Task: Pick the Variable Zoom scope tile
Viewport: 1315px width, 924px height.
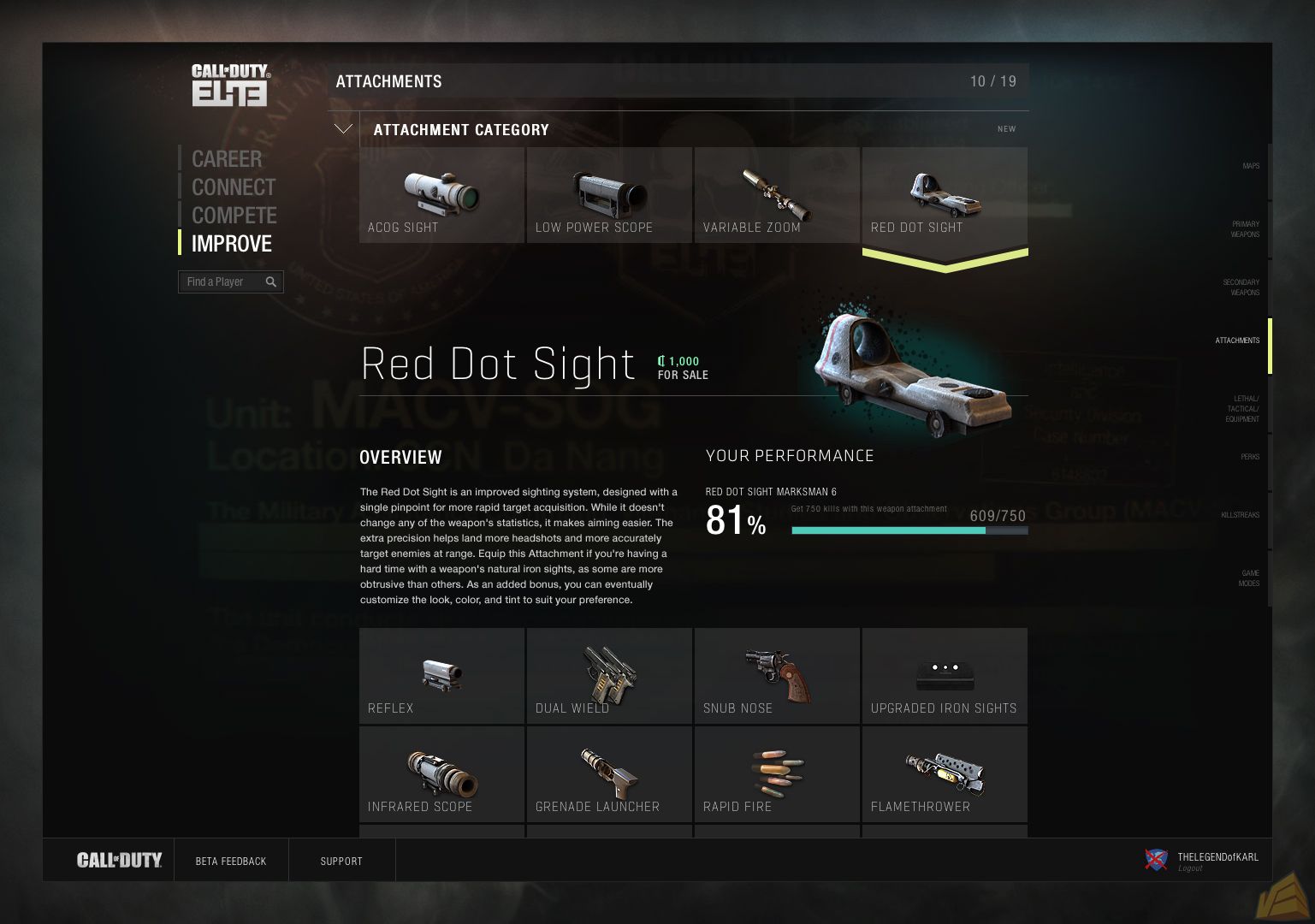Action: 777,195
